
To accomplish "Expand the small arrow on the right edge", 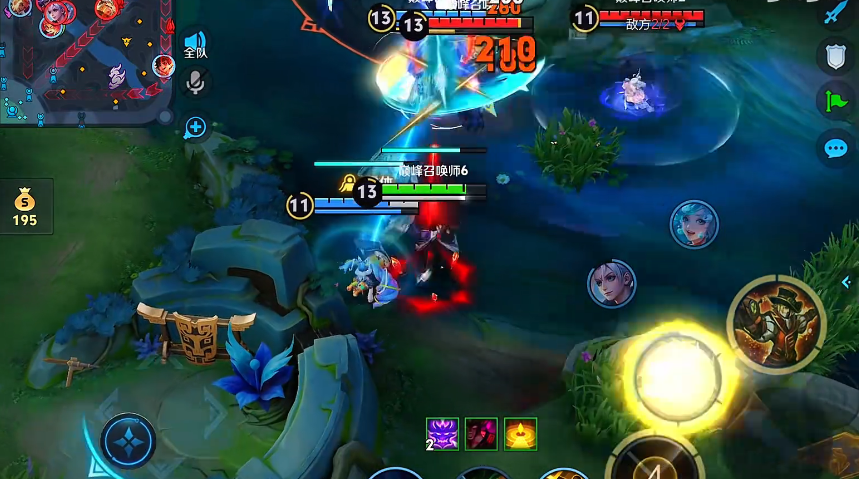I will (847, 283).
